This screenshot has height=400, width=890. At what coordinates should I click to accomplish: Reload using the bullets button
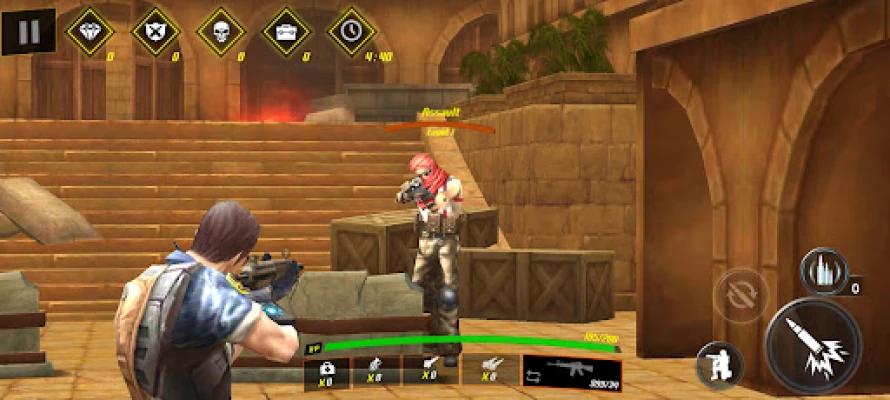coord(823,271)
